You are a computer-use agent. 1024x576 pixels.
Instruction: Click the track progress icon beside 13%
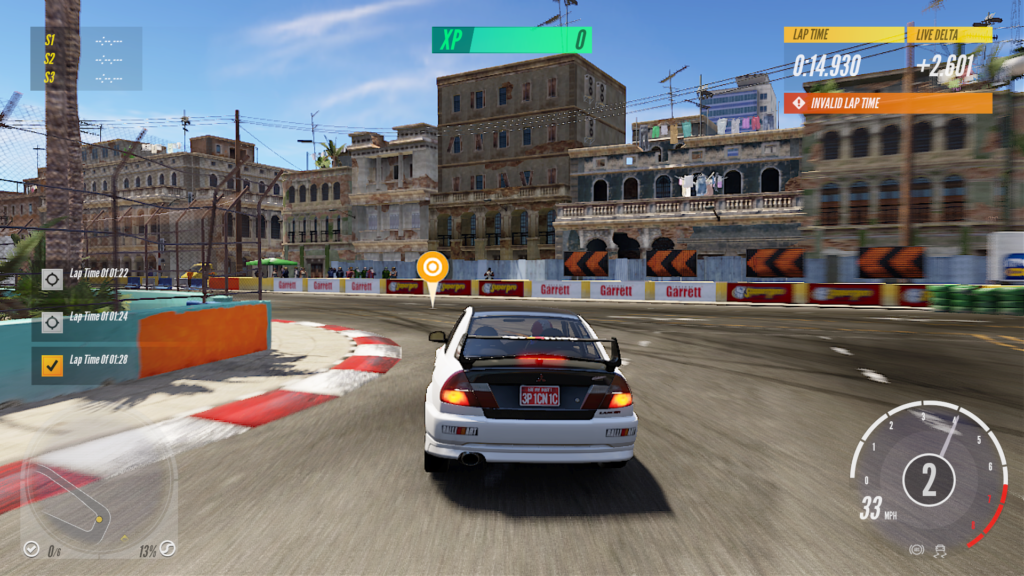coord(168,549)
